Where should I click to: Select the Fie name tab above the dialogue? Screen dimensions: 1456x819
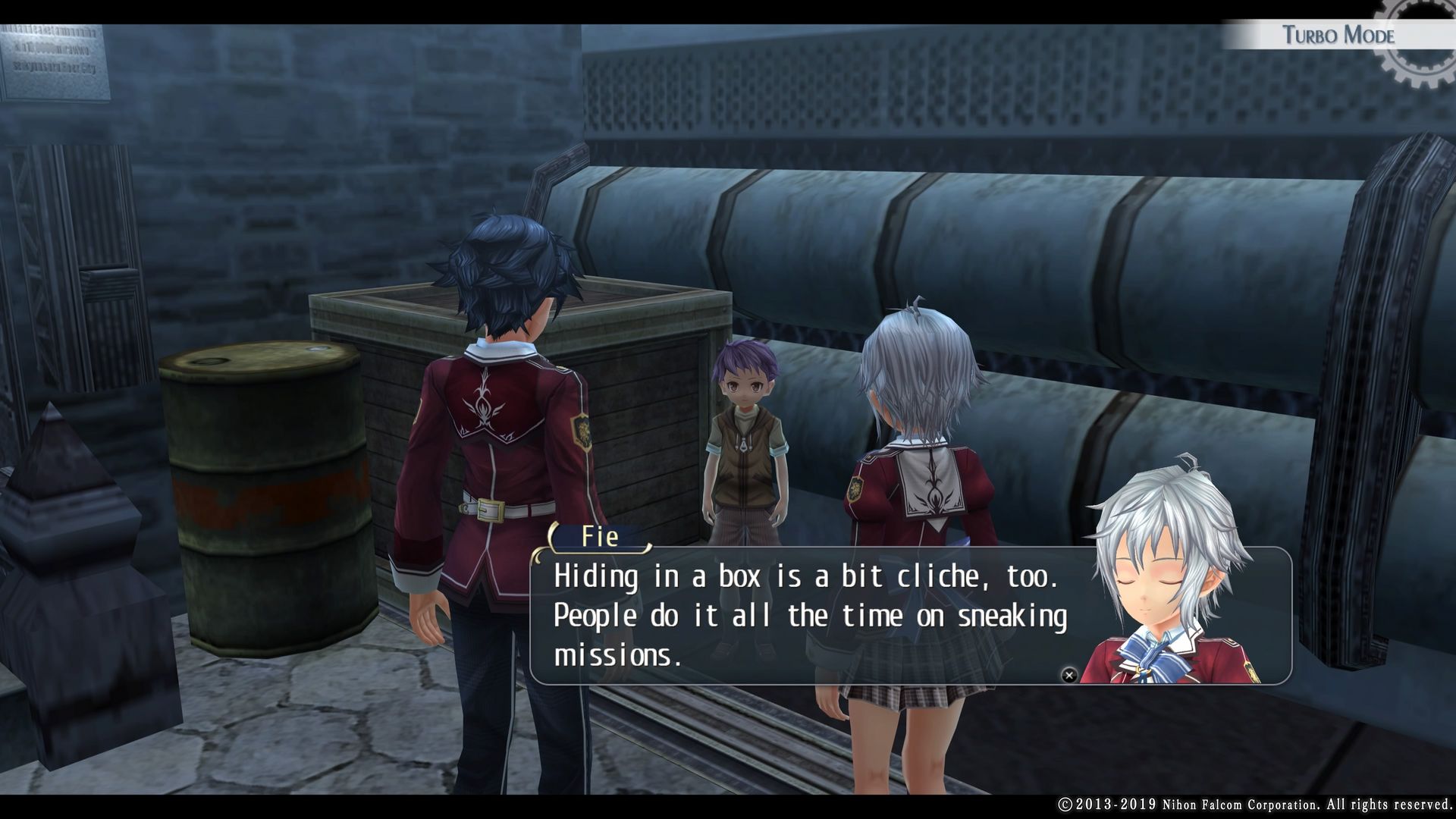tap(599, 536)
